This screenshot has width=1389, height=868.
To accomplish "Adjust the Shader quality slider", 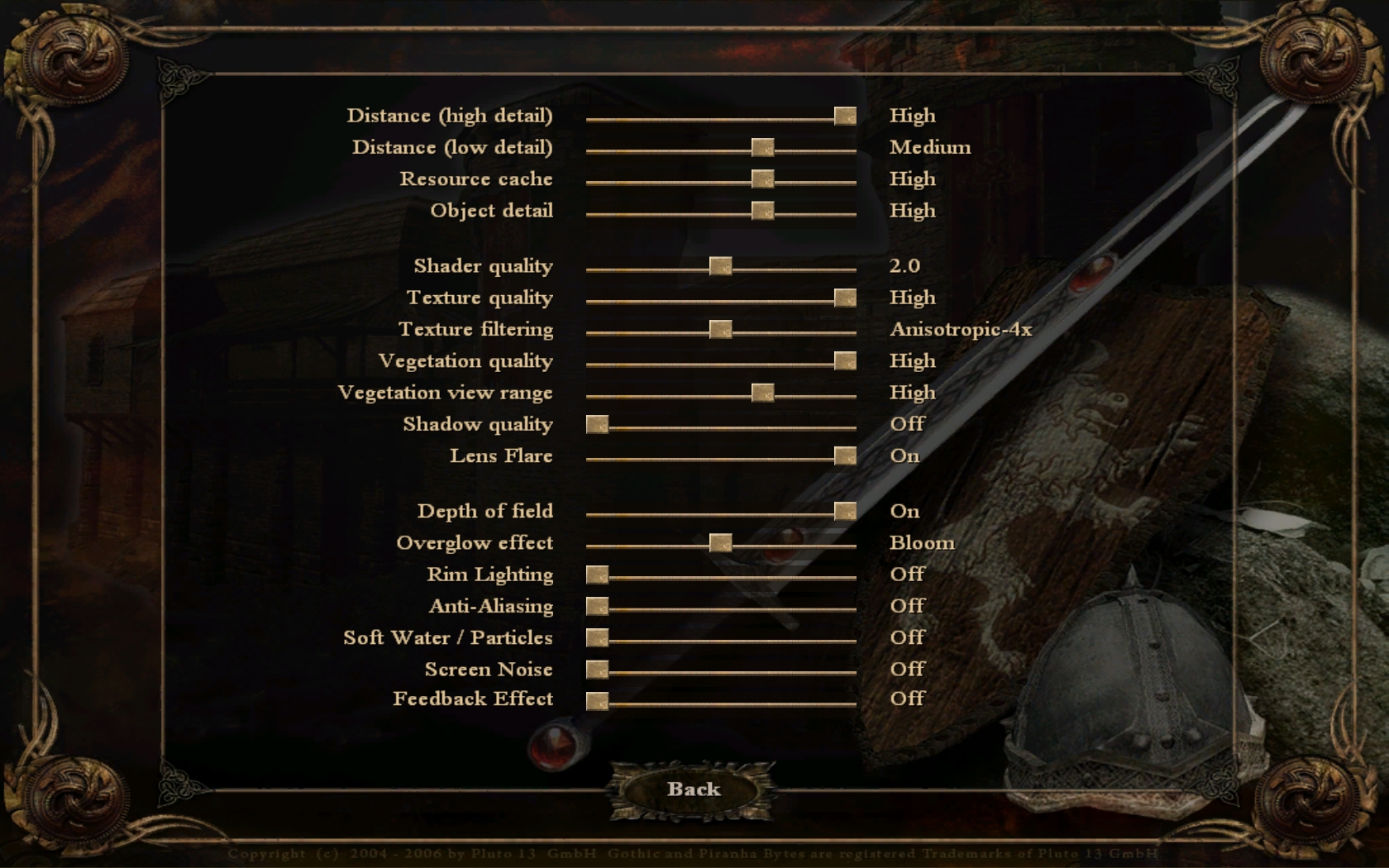I will point(720,266).
